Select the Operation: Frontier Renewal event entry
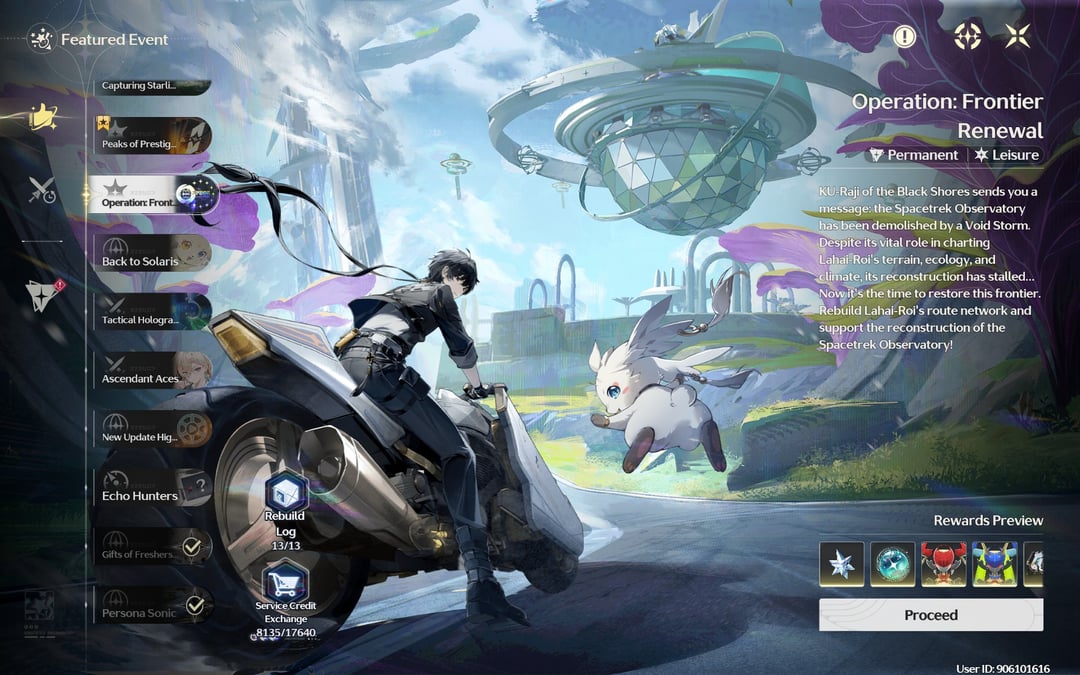The height and width of the screenshot is (675, 1080). pyautogui.click(x=152, y=194)
